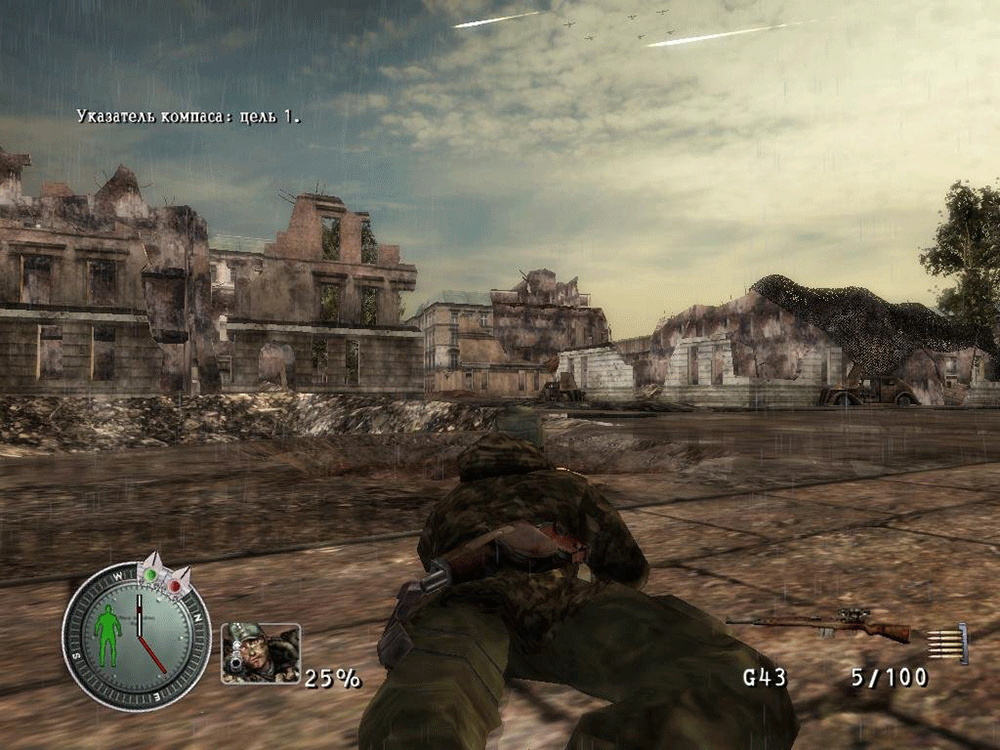Click the bullet clip icon
Viewport: 1000px width, 750px height.
tap(947, 643)
